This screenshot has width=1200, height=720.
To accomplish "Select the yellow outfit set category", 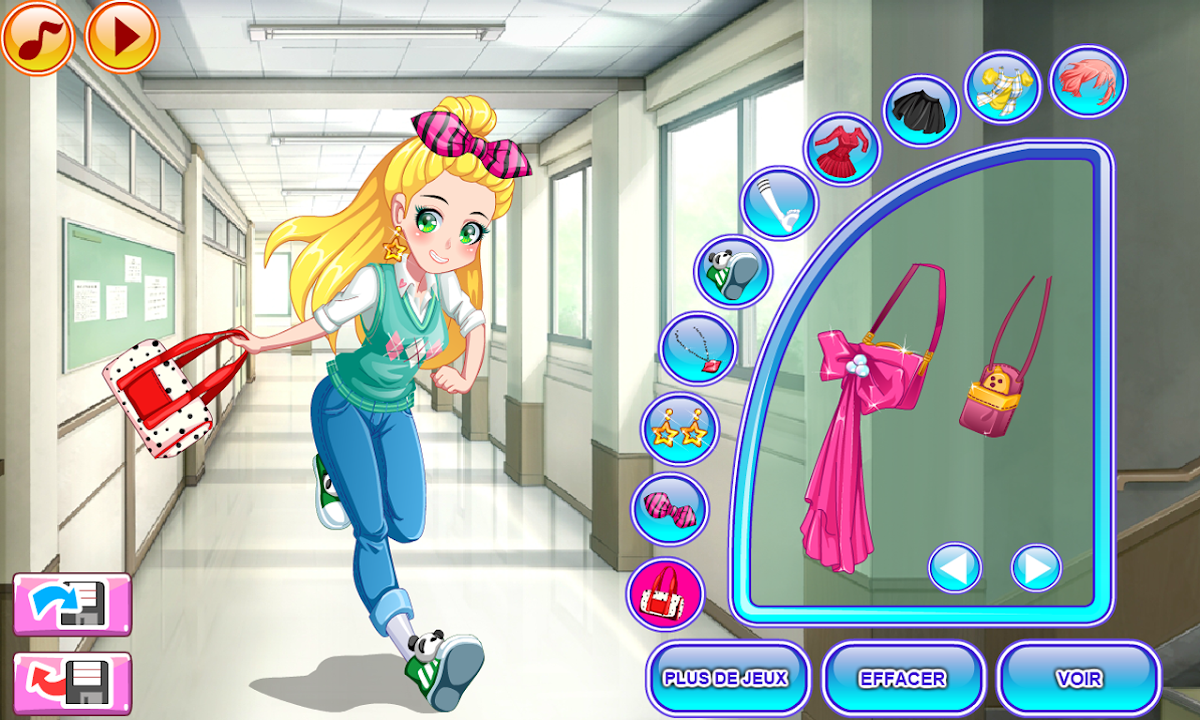I will (x=1003, y=88).
